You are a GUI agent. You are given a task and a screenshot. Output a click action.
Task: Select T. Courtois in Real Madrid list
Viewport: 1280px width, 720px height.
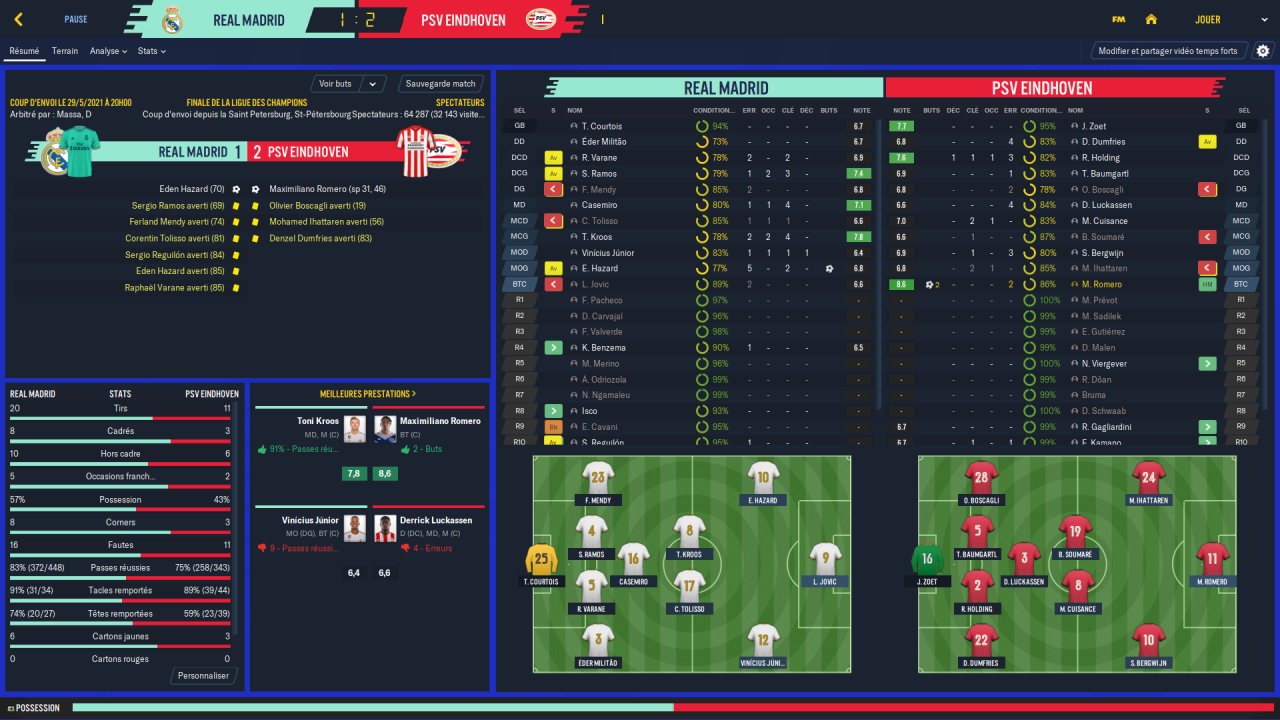(602, 126)
